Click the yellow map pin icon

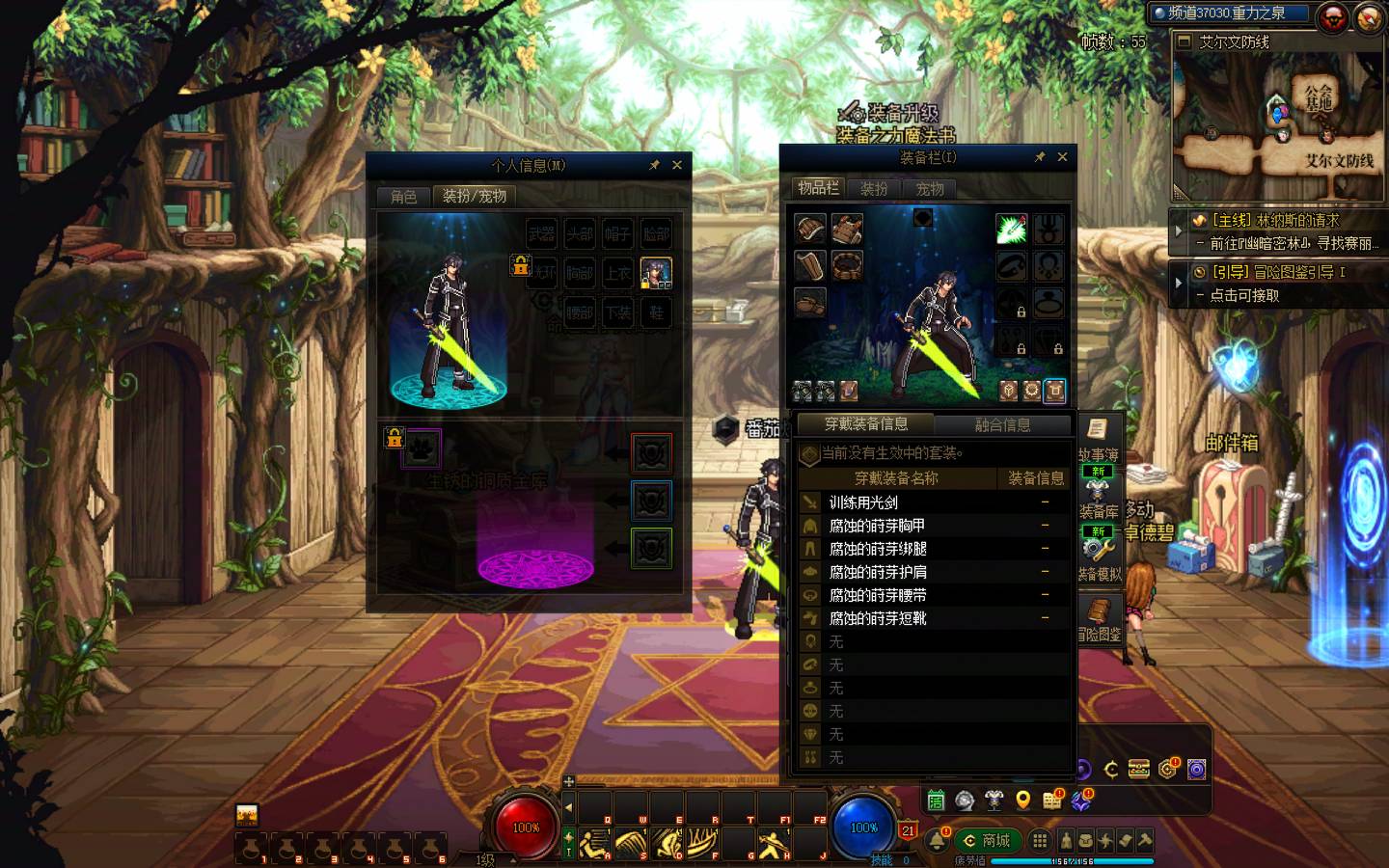pos(1023,800)
